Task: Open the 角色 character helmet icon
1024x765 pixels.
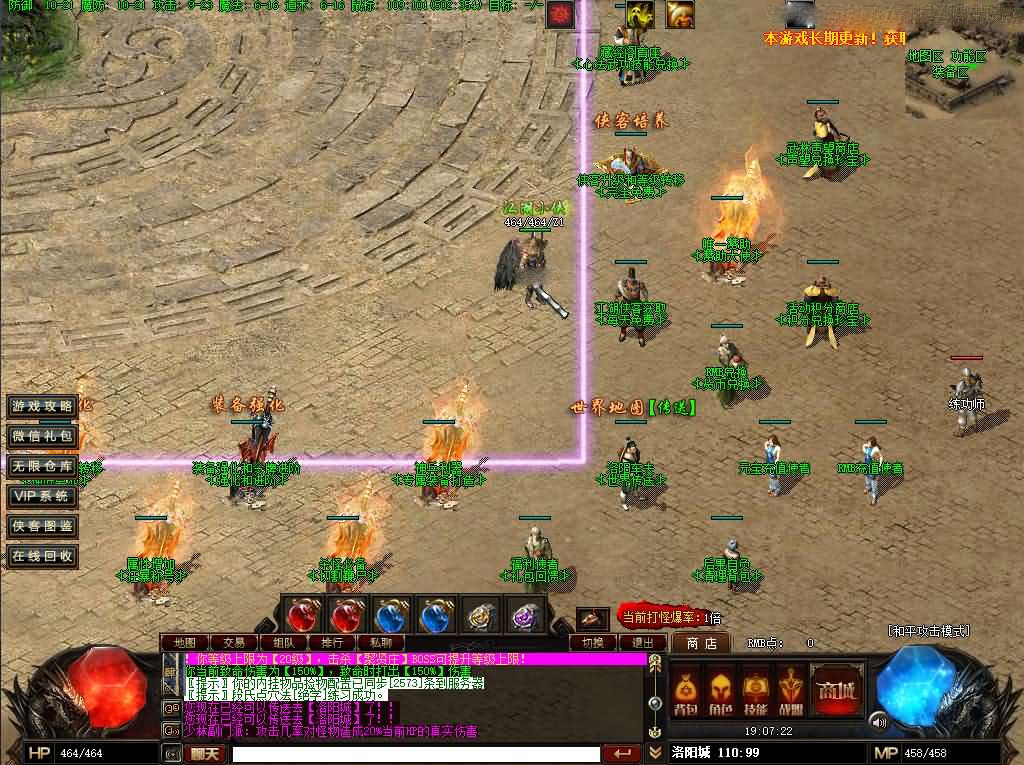Action: coord(720,692)
